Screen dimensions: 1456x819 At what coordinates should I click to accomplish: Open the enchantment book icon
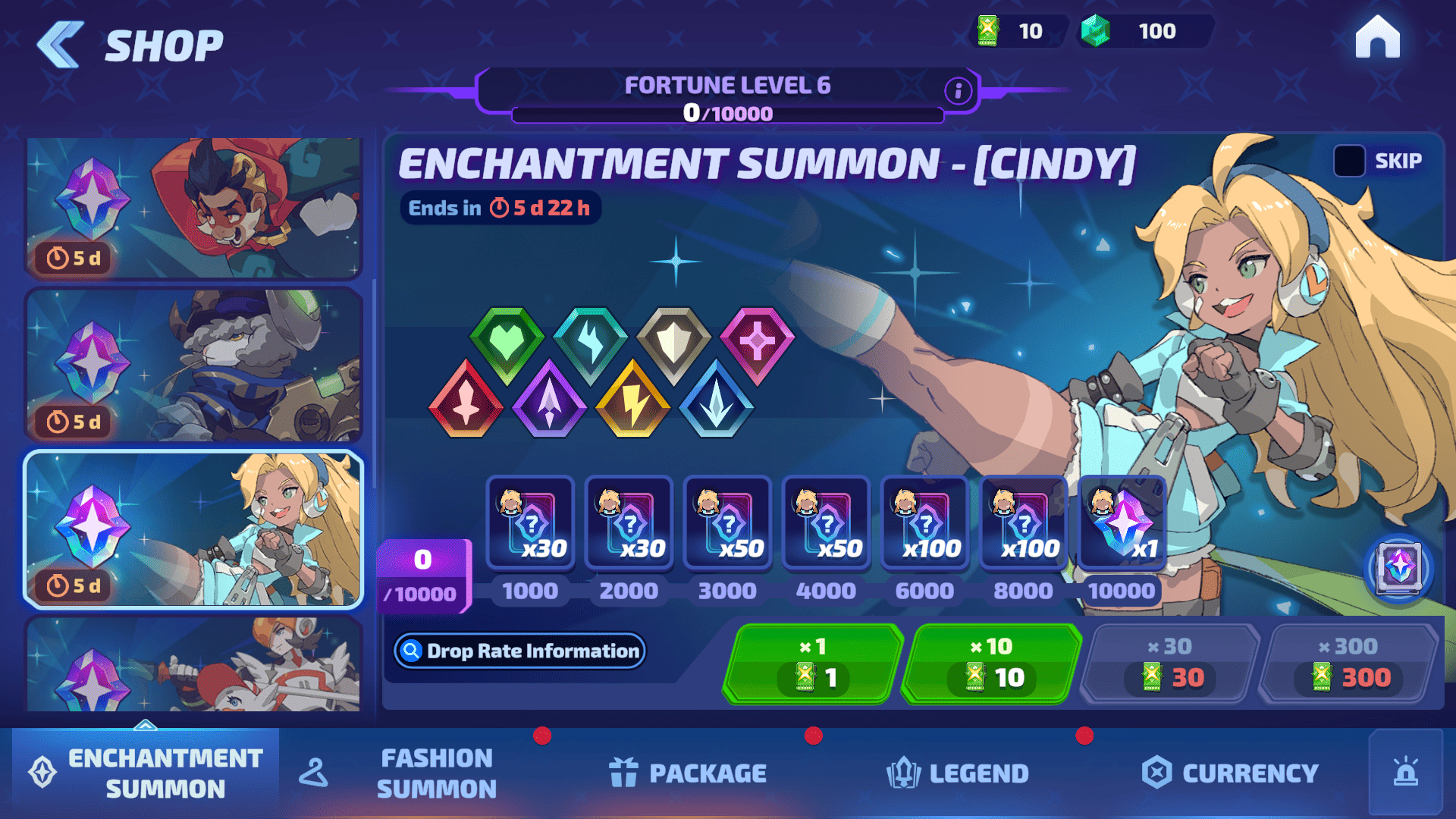(1398, 567)
